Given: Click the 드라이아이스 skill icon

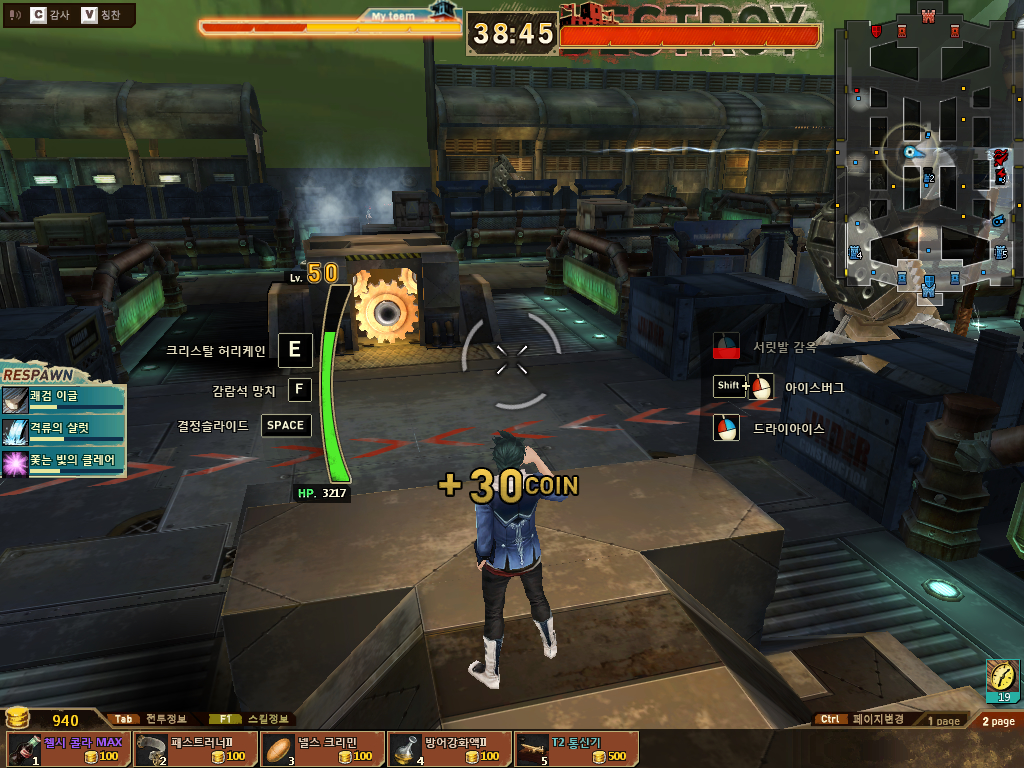Looking at the screenshot, I should click(x=727, y=428).
